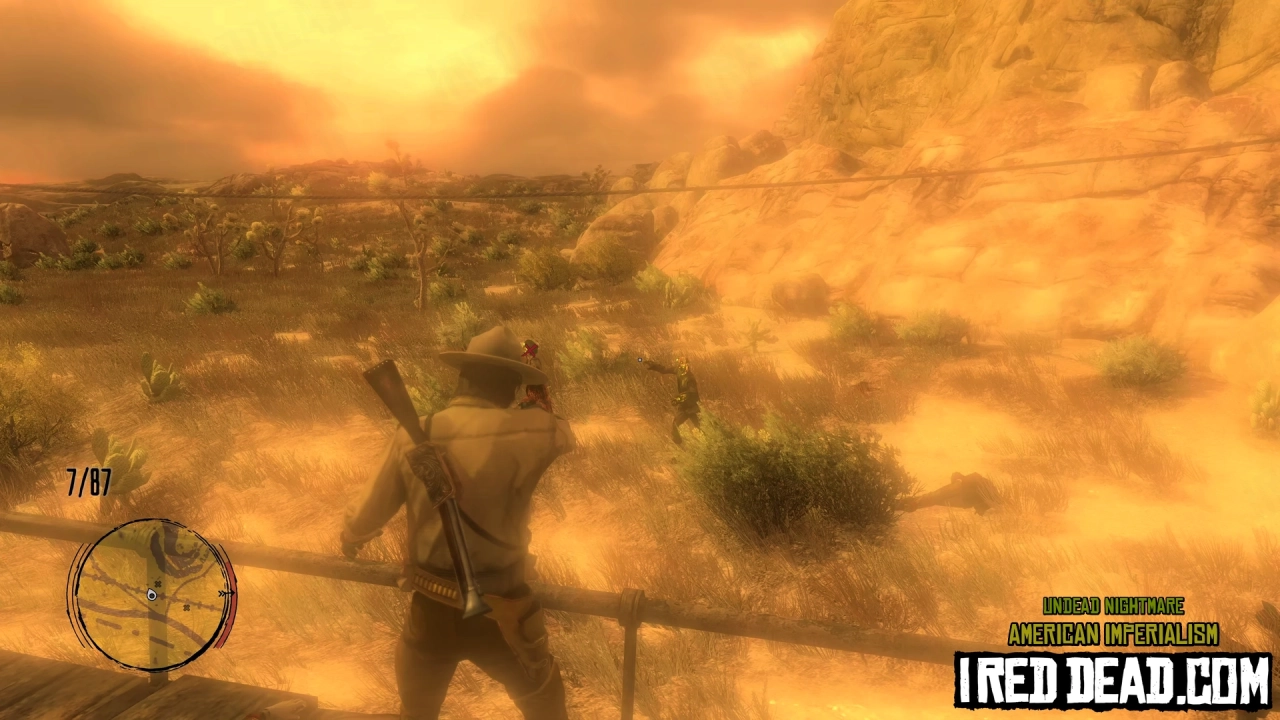Click the lower X objective marker on minimap
1280x720 pixels.
[x=185, y=606]
